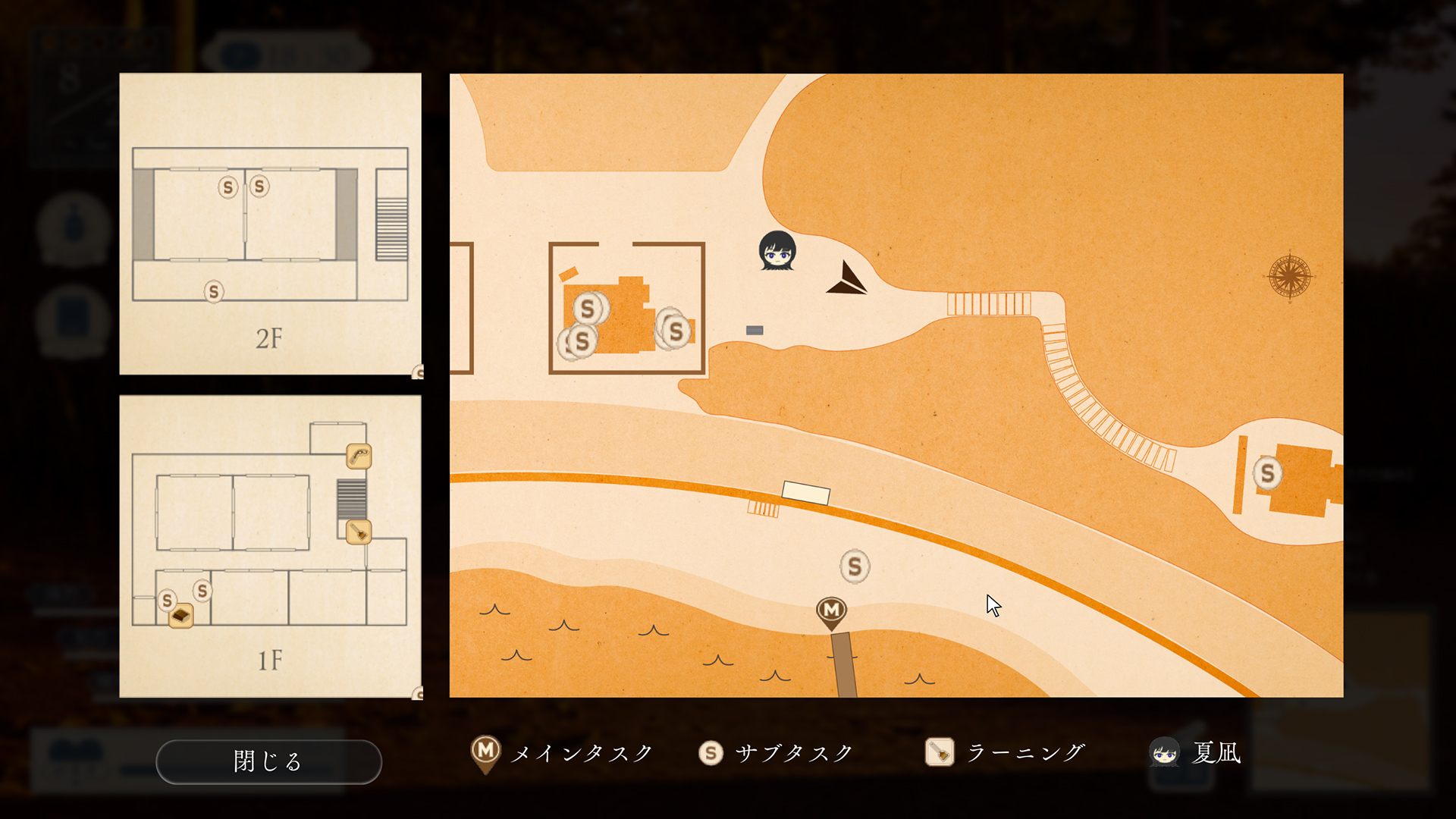
Task: Click the compass rose on the map
Action: click(1289, 275)
